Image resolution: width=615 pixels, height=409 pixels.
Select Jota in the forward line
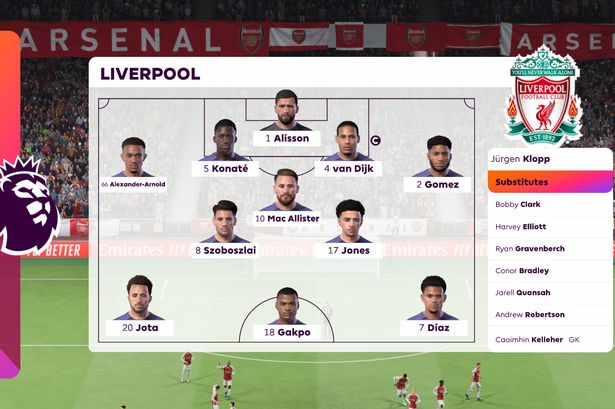point(140,310)
